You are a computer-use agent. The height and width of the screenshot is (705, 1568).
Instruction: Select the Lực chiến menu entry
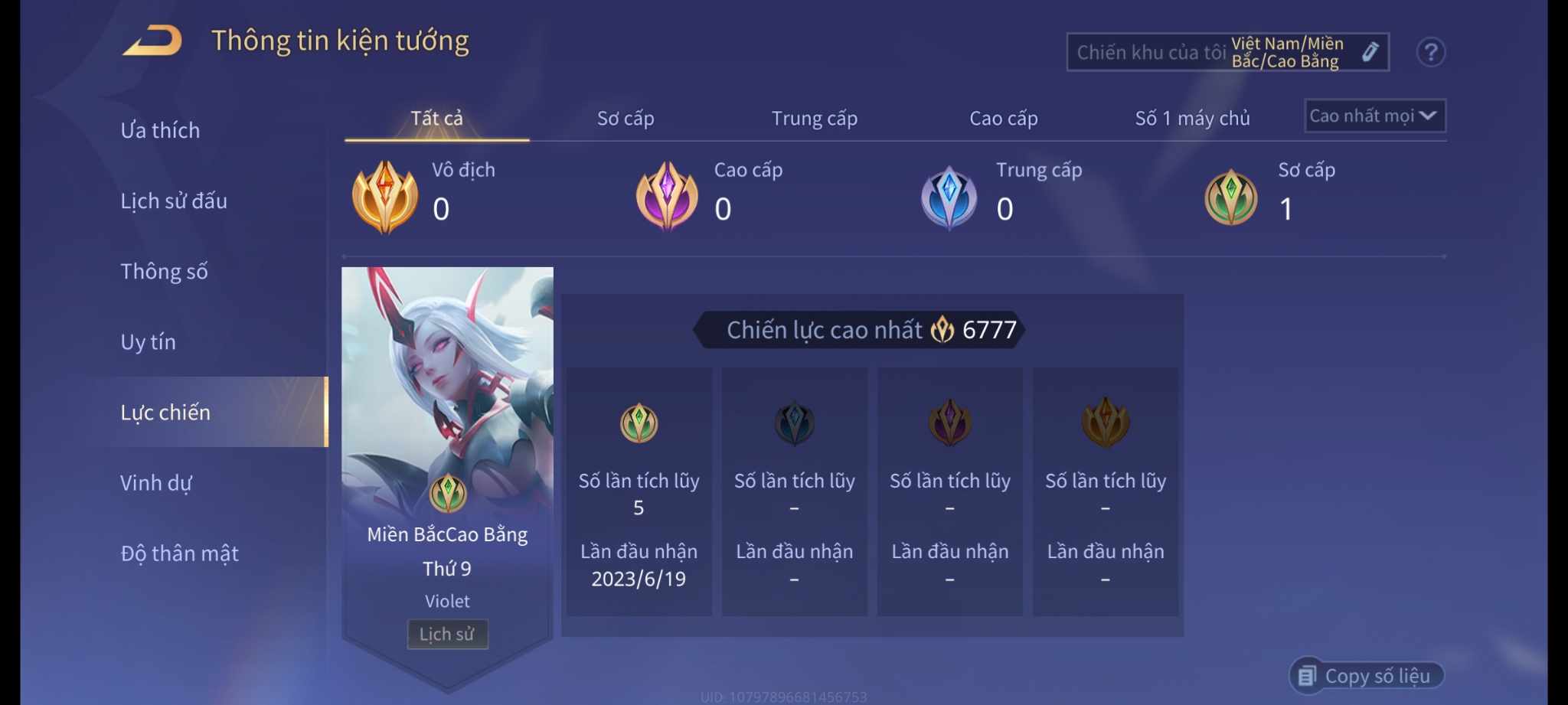[x=165, y=413]
